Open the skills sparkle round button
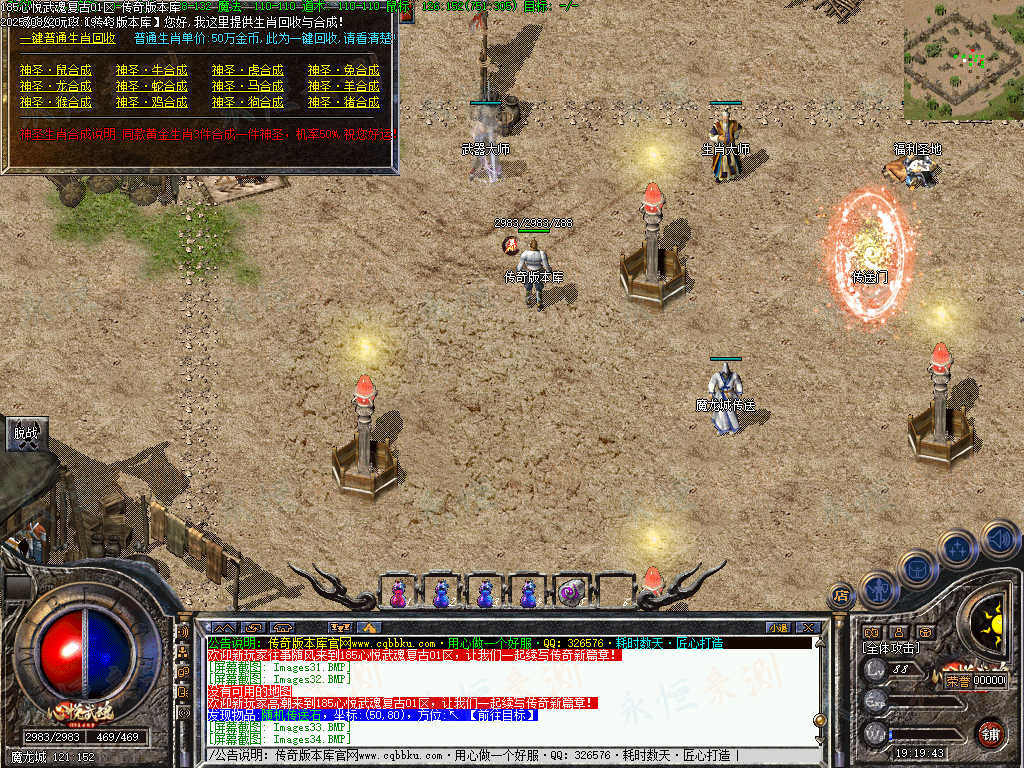1024x768 pixels. pos(957,548)
